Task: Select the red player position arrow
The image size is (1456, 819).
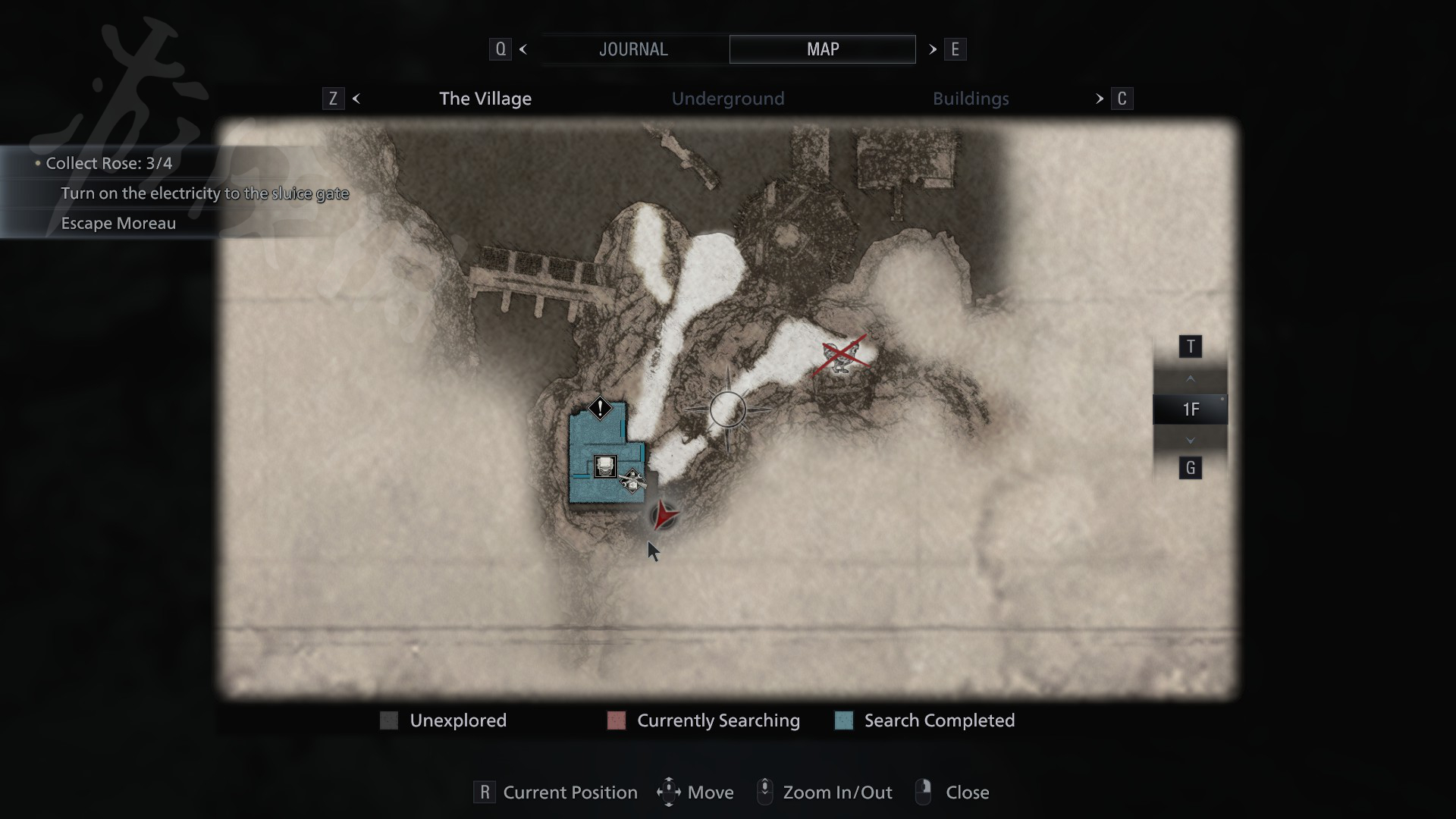Action: point(665,516)
